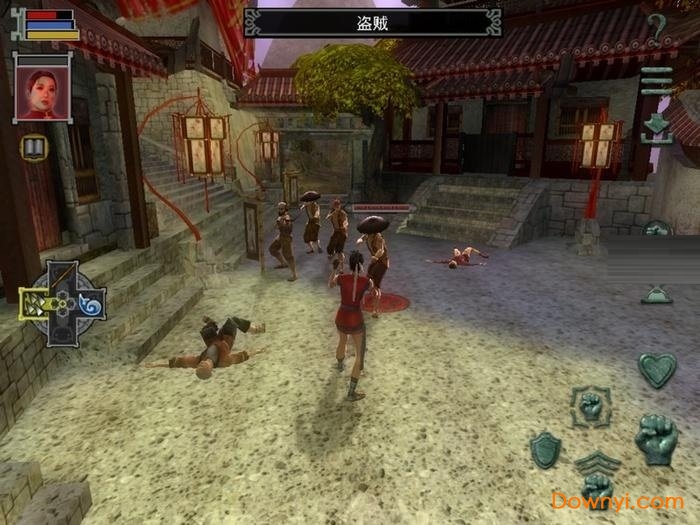Open the three-bar game menu

click(x=656, y=79)
